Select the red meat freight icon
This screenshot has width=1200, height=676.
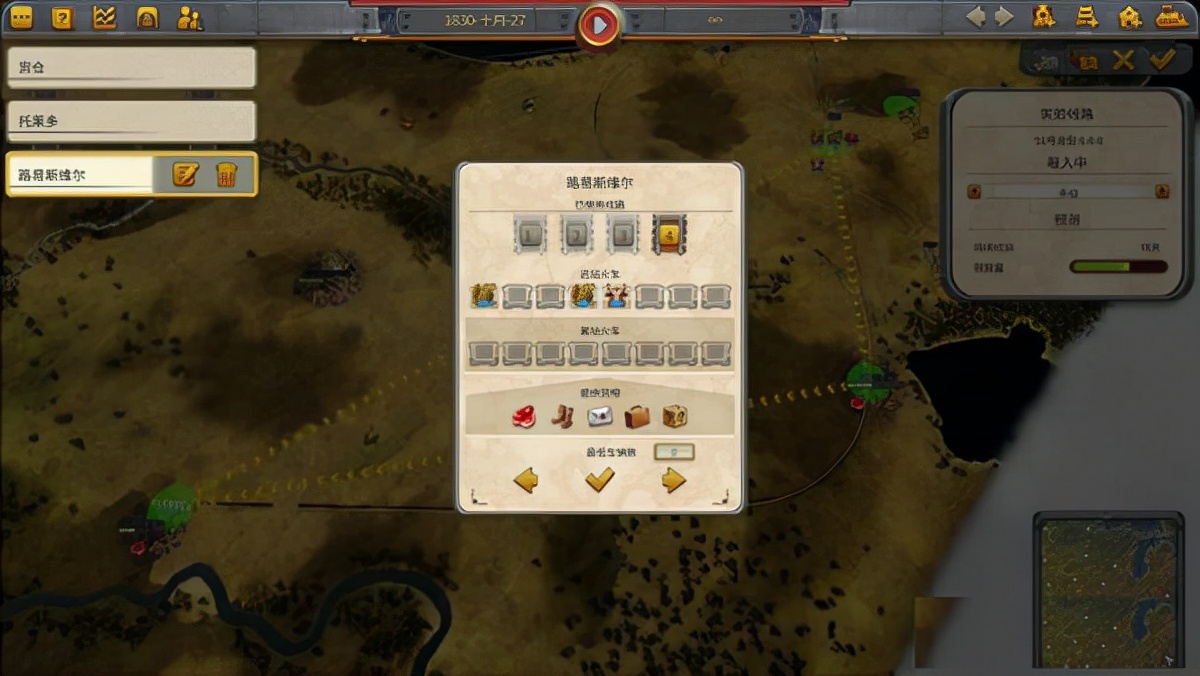(x=524, y=416)
